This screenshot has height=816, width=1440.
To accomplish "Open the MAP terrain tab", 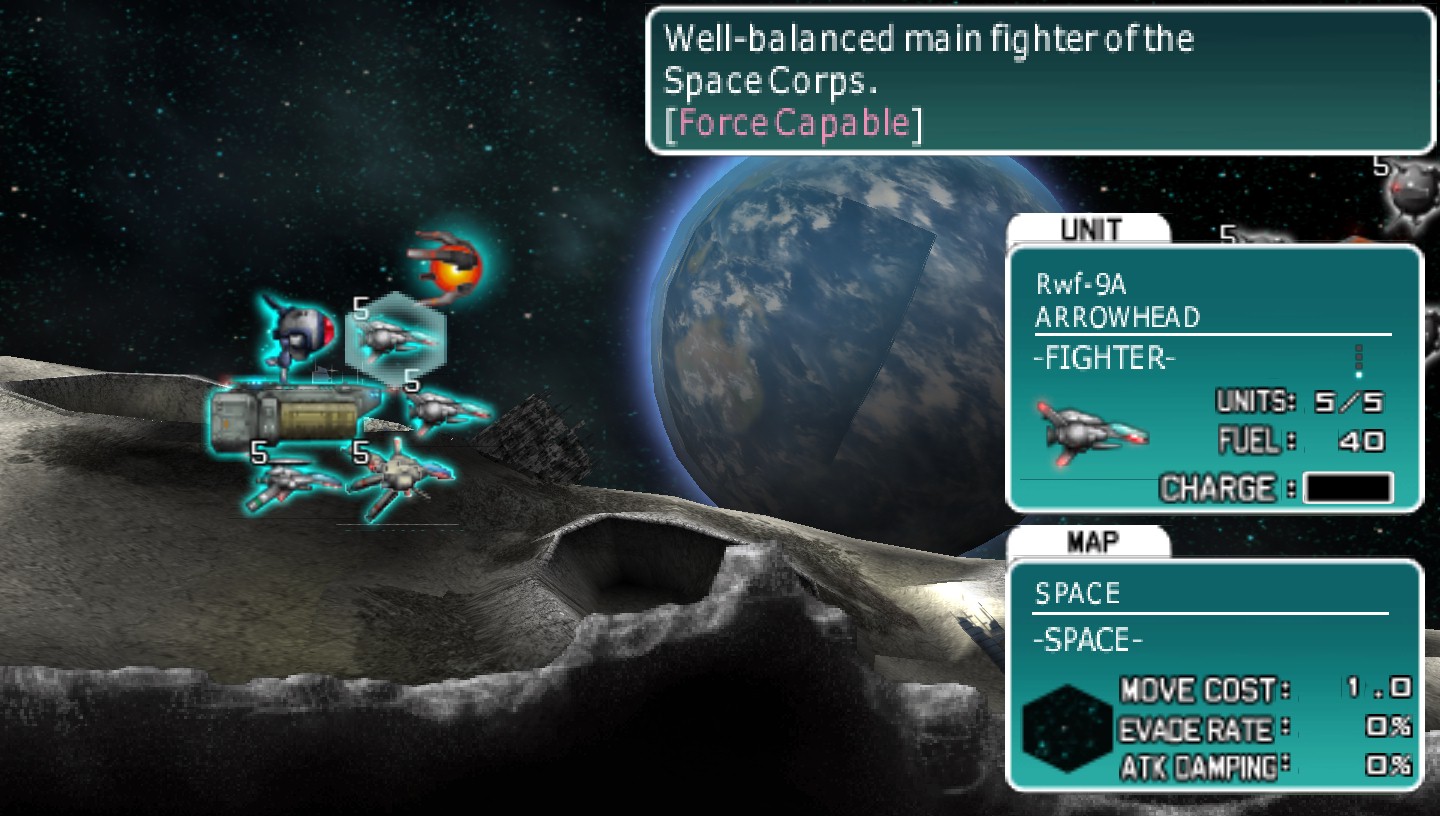I will pyautogui.click(x=1089, y=541).
